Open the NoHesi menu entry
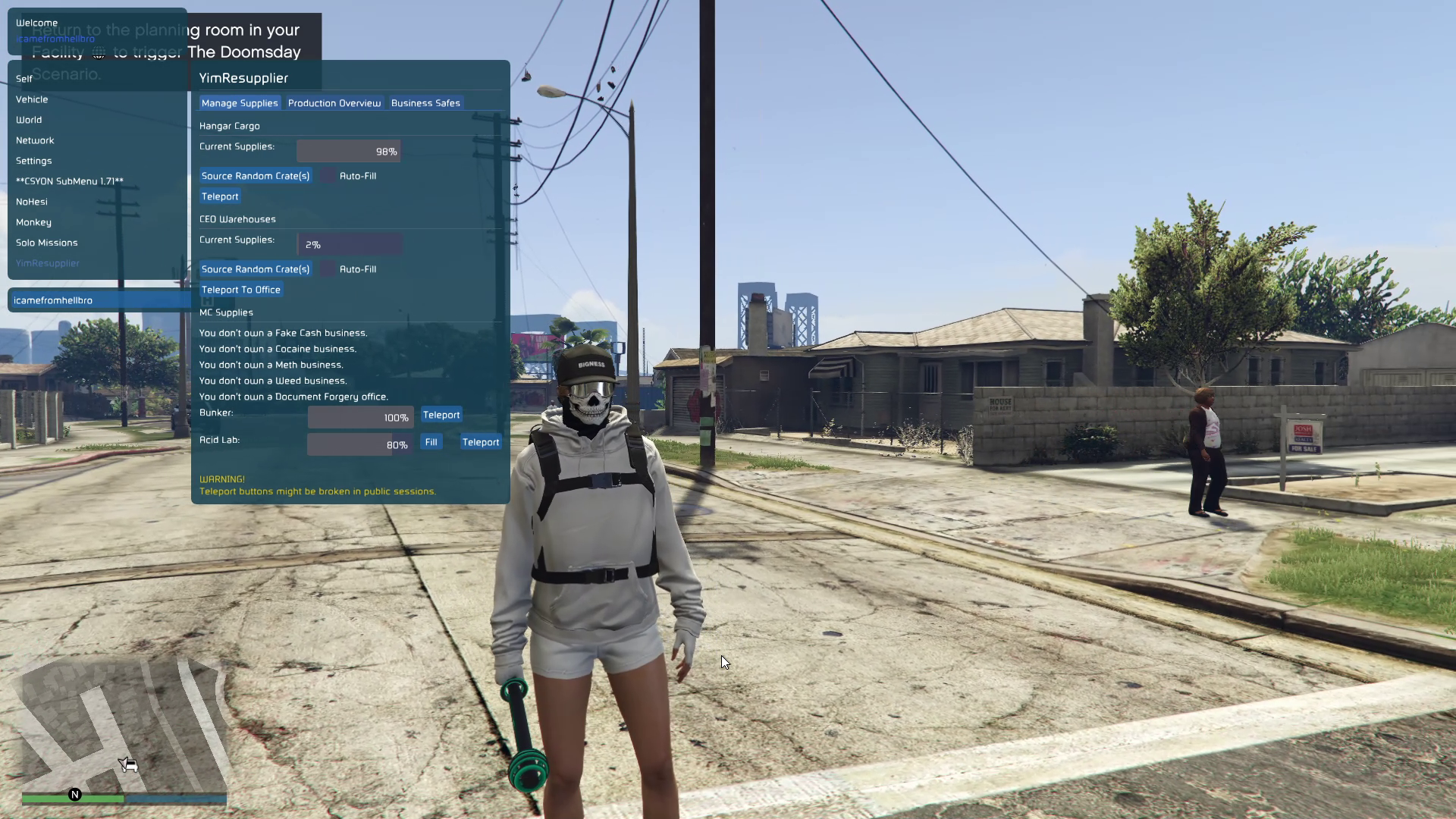The width and height of the screenshot is (1456, 819). (32, 202)
